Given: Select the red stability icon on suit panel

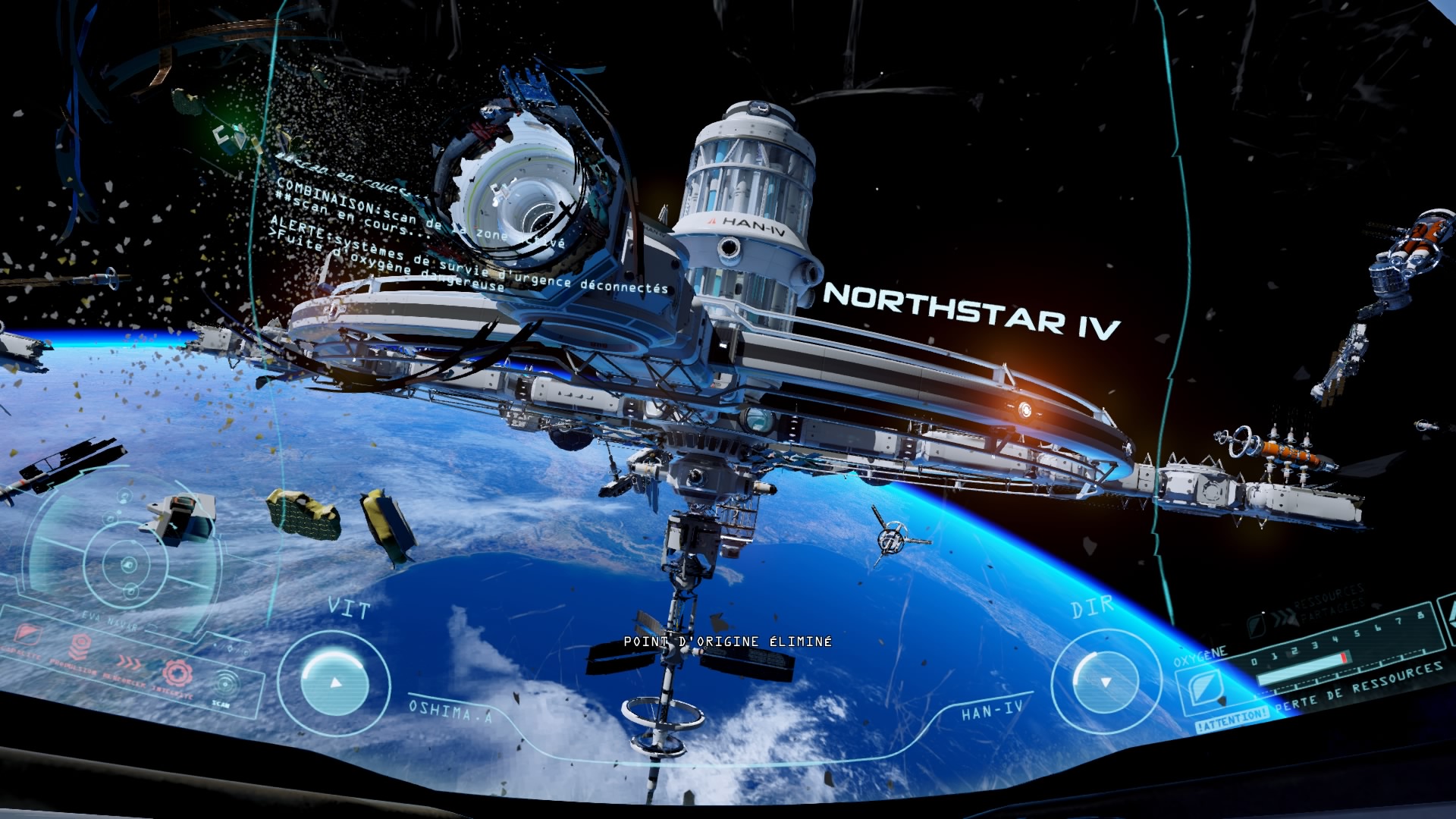Looking at the screenshot, I should [27, 633].
